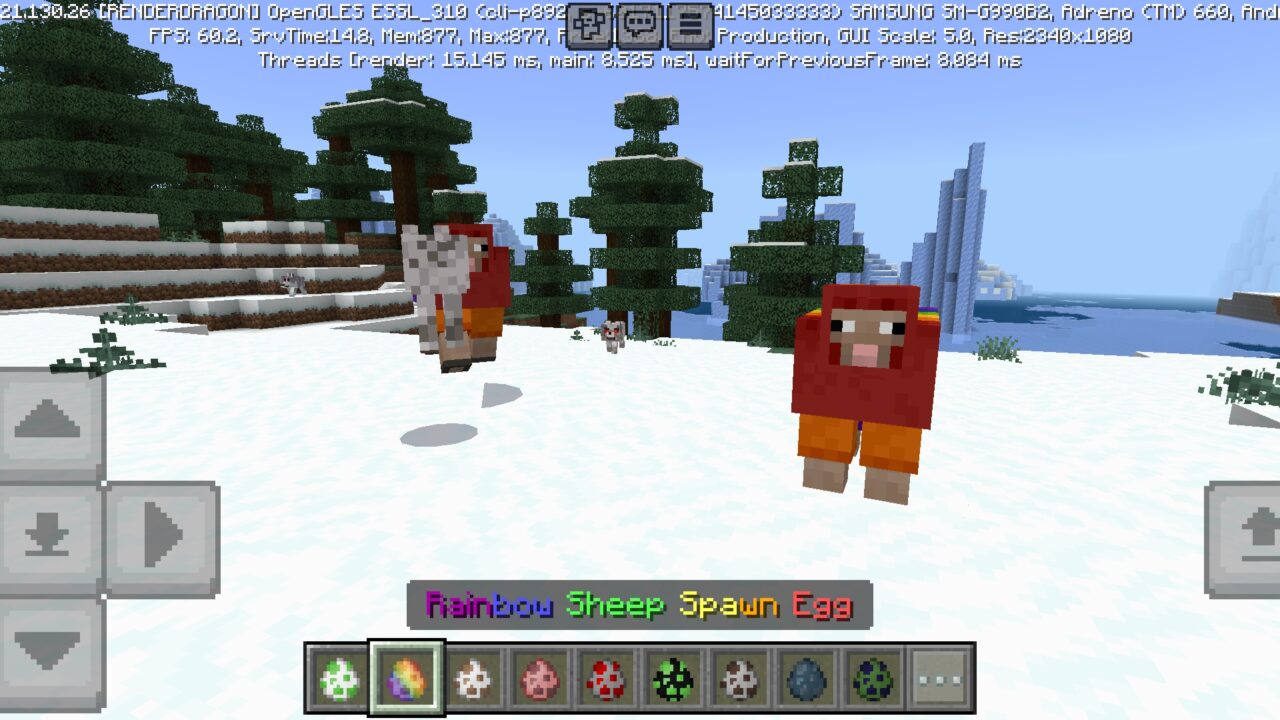Select the Rainbow Sheep Spawn Egg in hotbar
Viewport: 1280px width, 720px height.
coord(406,677)
